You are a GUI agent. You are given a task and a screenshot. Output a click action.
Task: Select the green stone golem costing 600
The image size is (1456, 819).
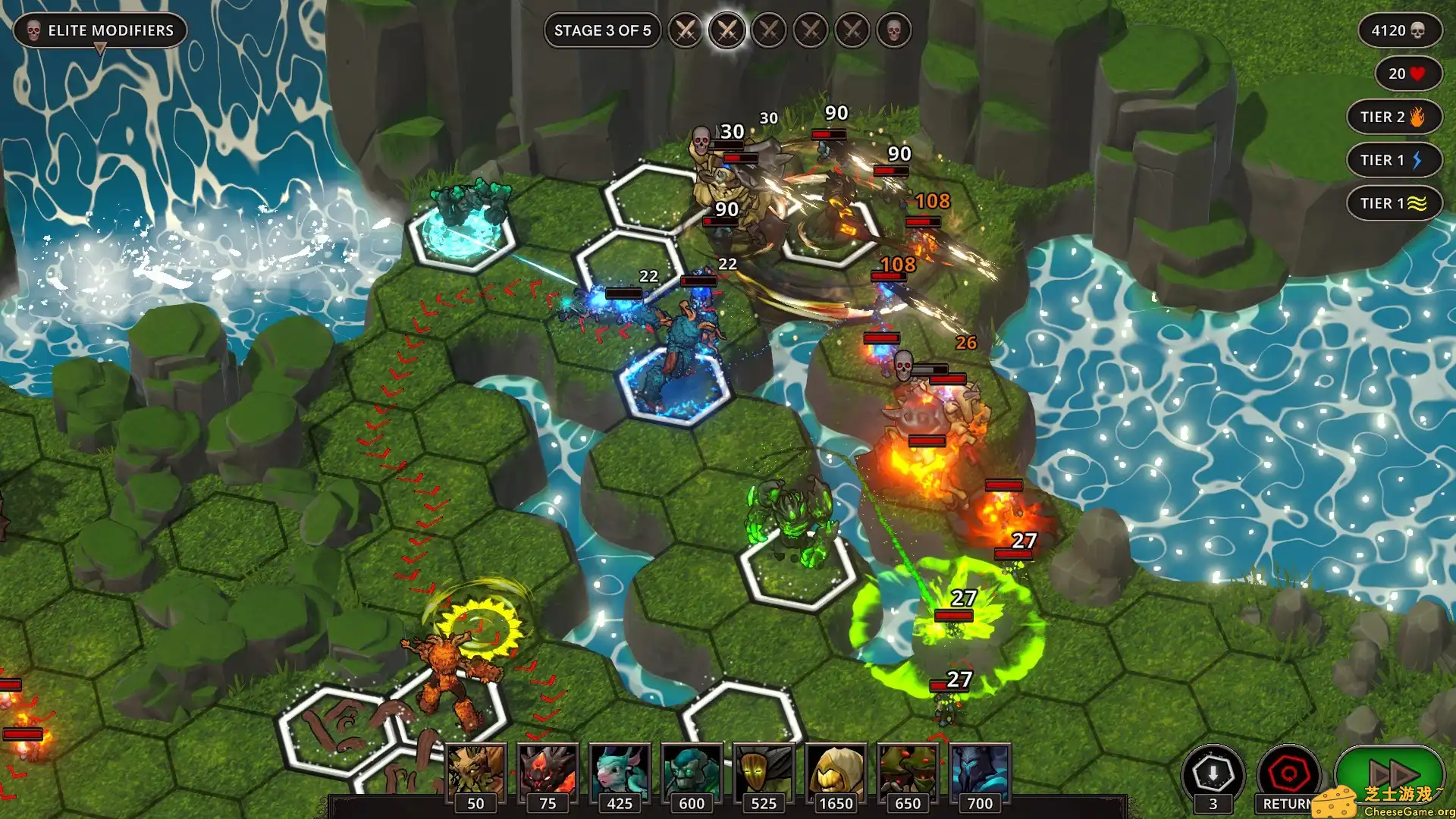coord(692,772)
